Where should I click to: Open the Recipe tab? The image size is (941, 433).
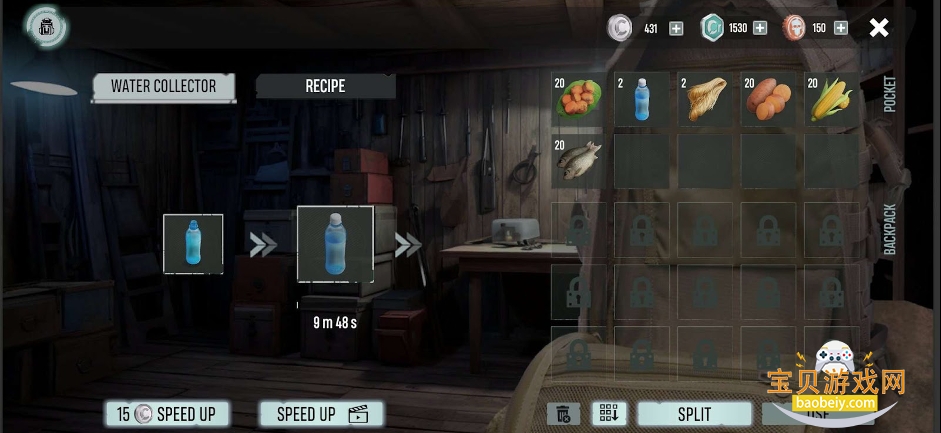325,86
